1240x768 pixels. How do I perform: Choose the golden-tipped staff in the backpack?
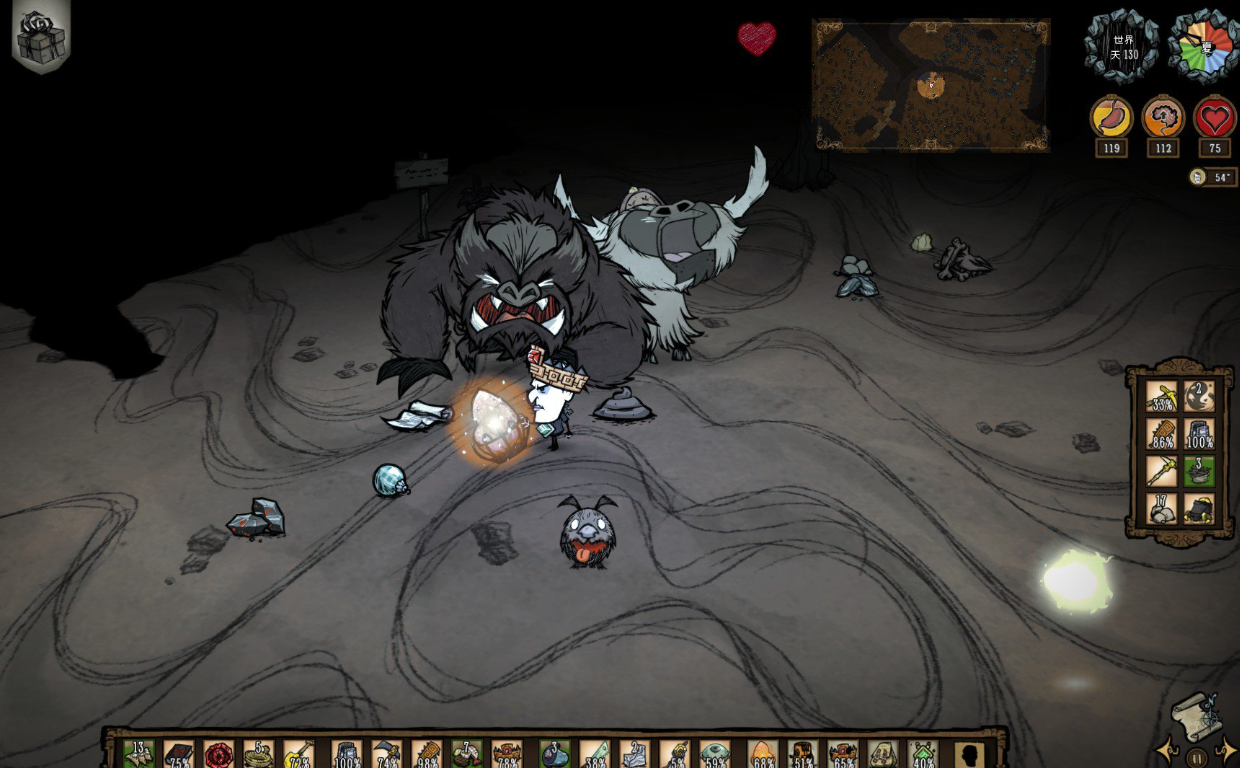(x=1161, y=471)
